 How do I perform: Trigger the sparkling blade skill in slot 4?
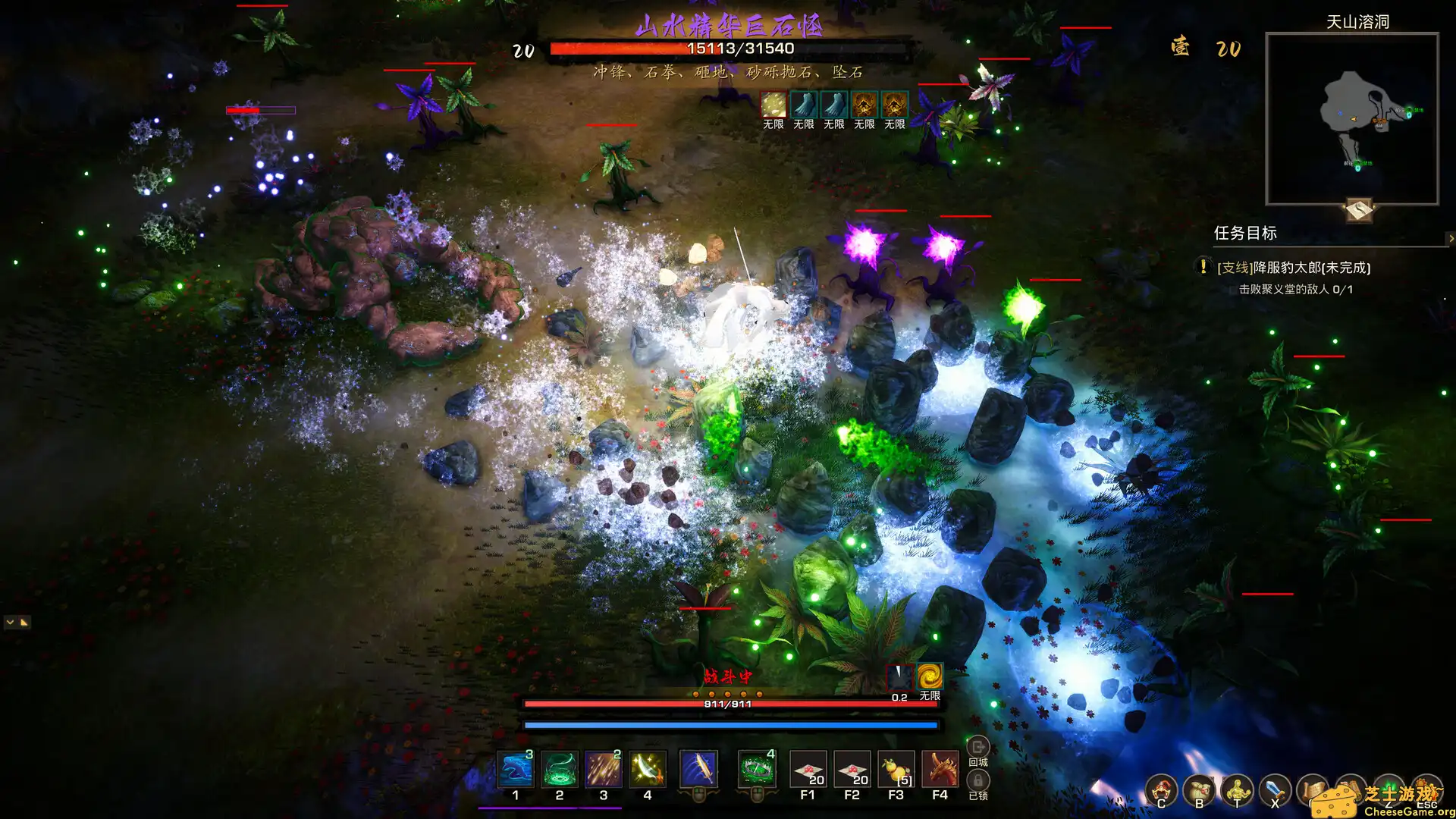tap(648, 770)
